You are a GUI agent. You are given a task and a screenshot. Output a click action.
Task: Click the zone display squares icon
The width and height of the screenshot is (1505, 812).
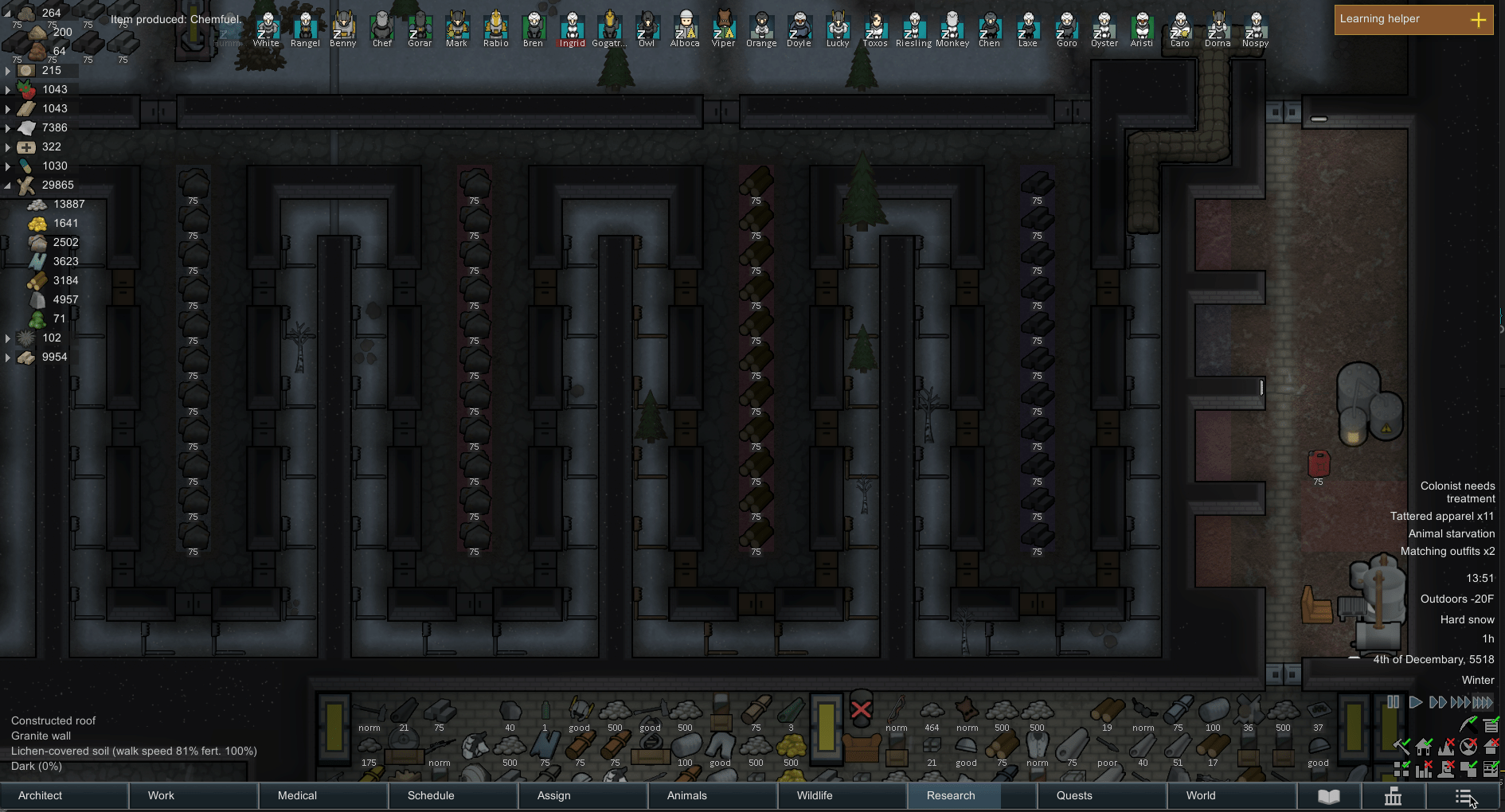pos(1401,769)
